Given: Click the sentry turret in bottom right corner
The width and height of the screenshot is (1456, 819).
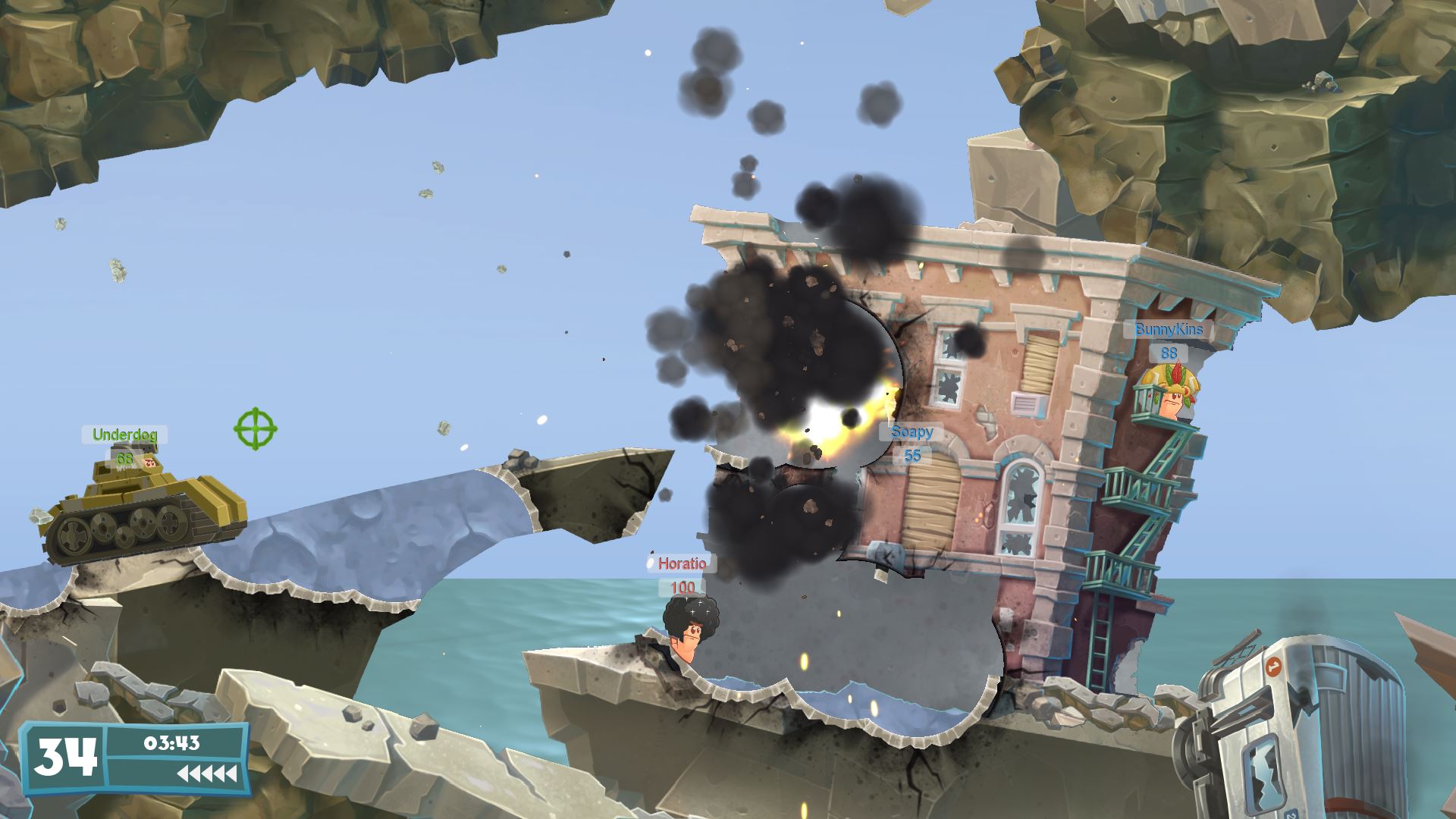Looking at the screenshot, I should point(1289,728).
